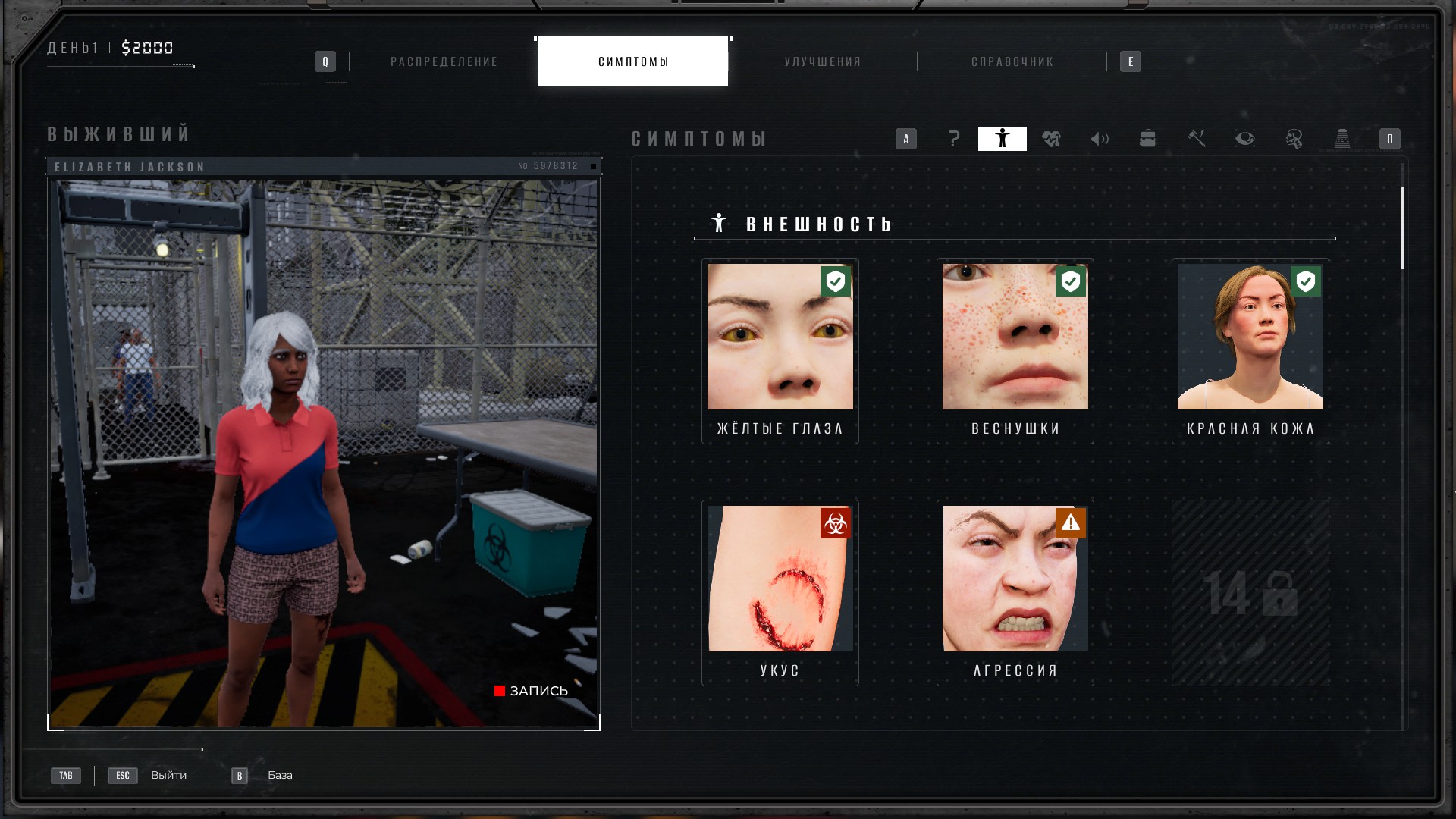Choose the UV lamp symptom category
The height and width of the screenshot is (819, 1456).
(1342, 139)
